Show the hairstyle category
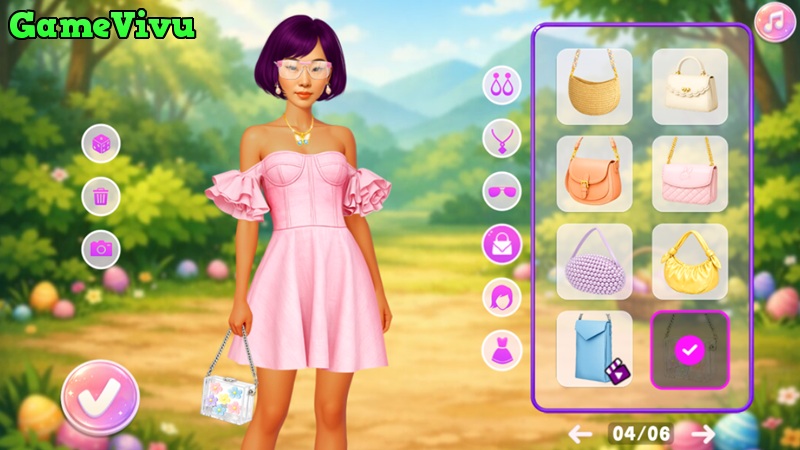Viewport: 800px width, 450px height. 502,297
